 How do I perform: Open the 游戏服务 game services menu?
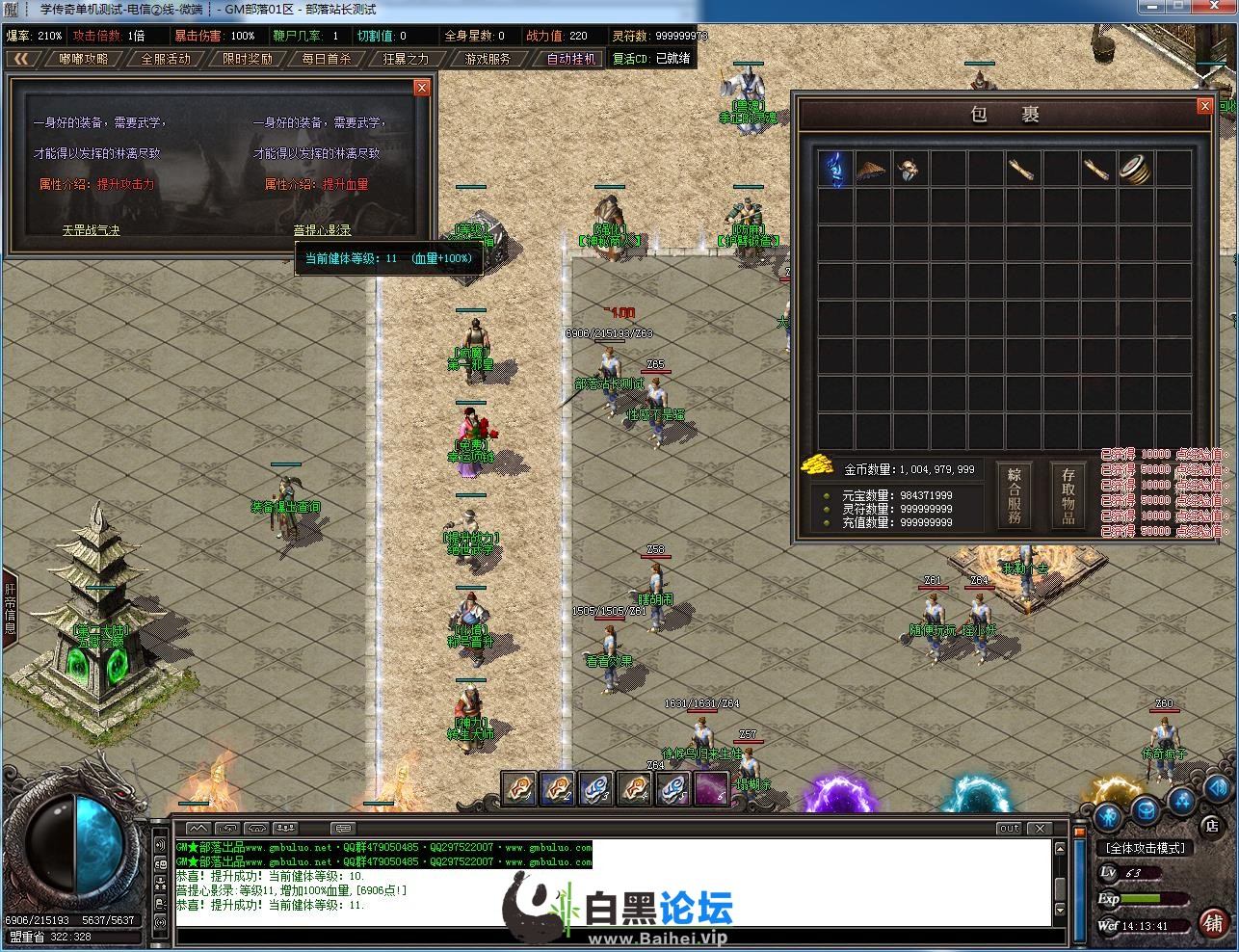[488, 59]
